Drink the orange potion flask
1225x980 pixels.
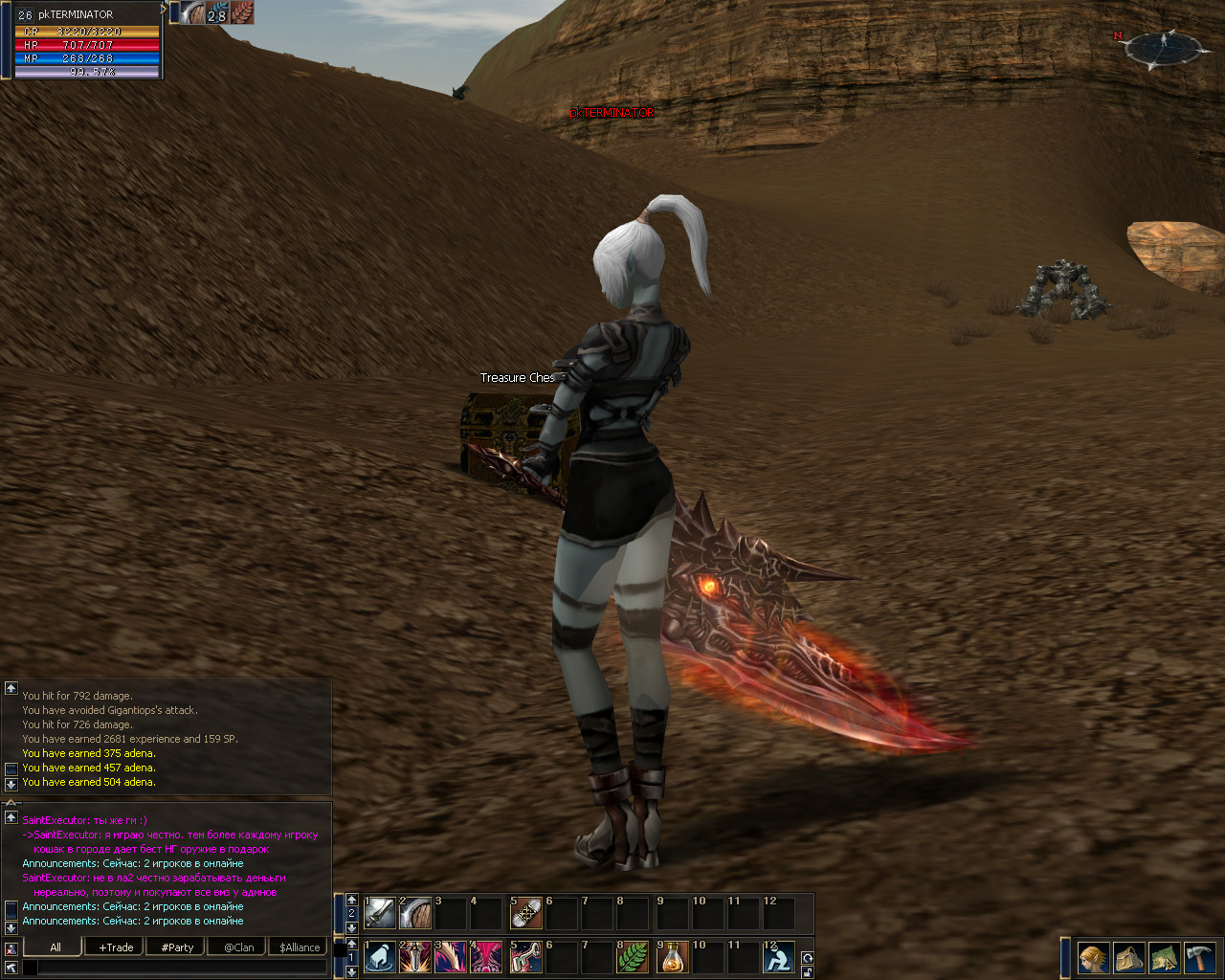tap(674, 957)
